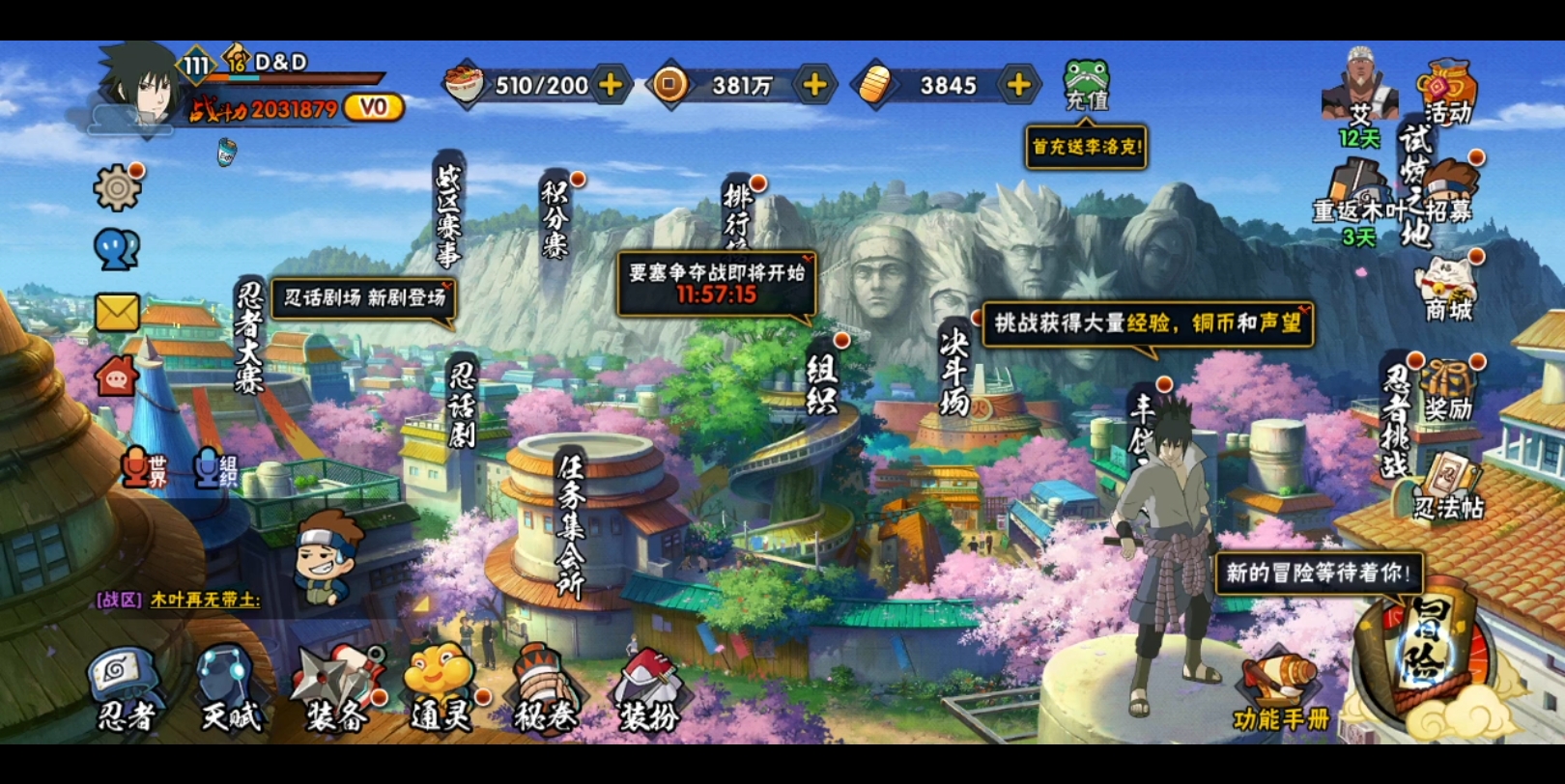Switch to 世界 world voice chat
Viewport: 1565px width, 784px height.
[x=145, y=469]
